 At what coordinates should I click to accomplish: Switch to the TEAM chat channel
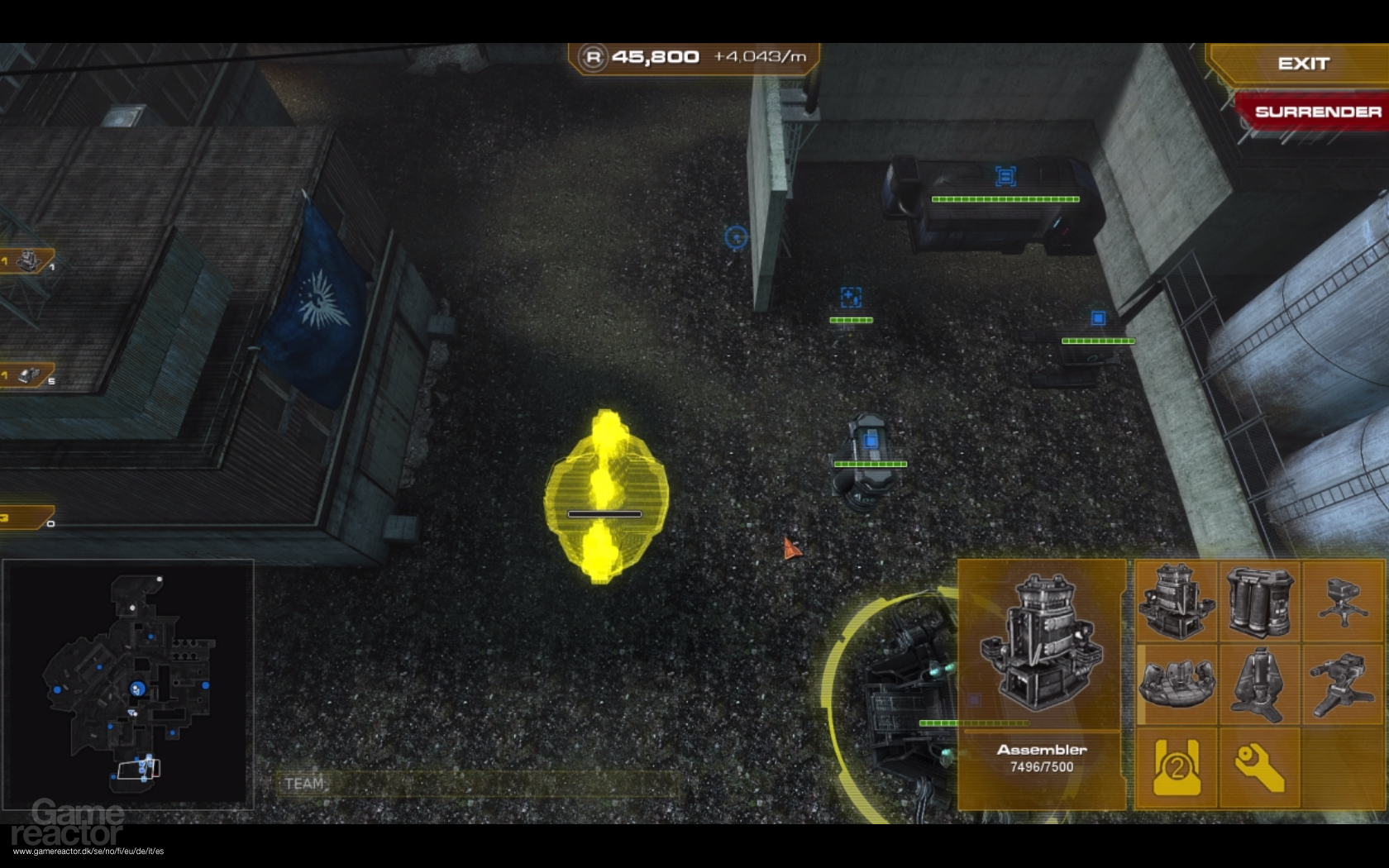point(304,783)
